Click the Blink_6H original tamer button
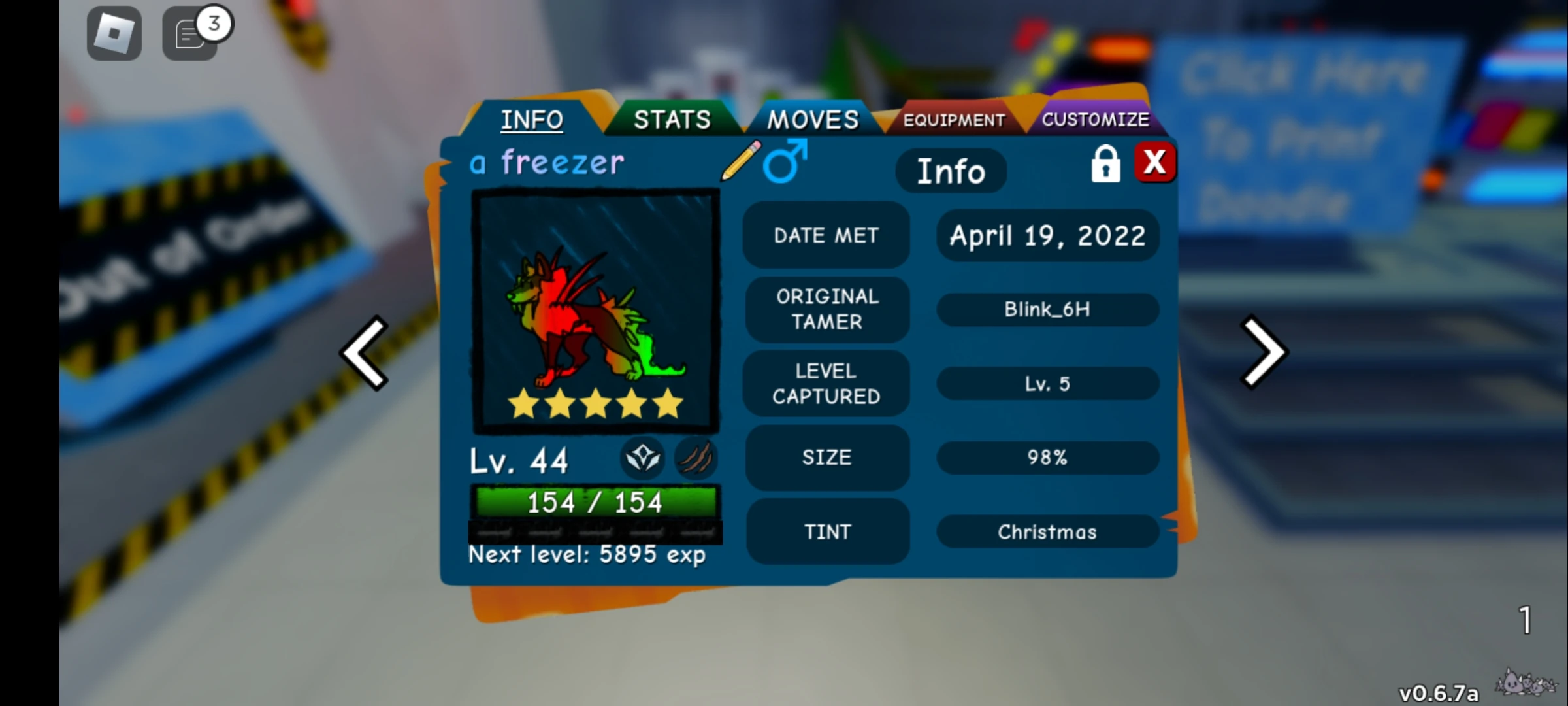Screen dimensions: 1568x706 [x=1047, y=309]
